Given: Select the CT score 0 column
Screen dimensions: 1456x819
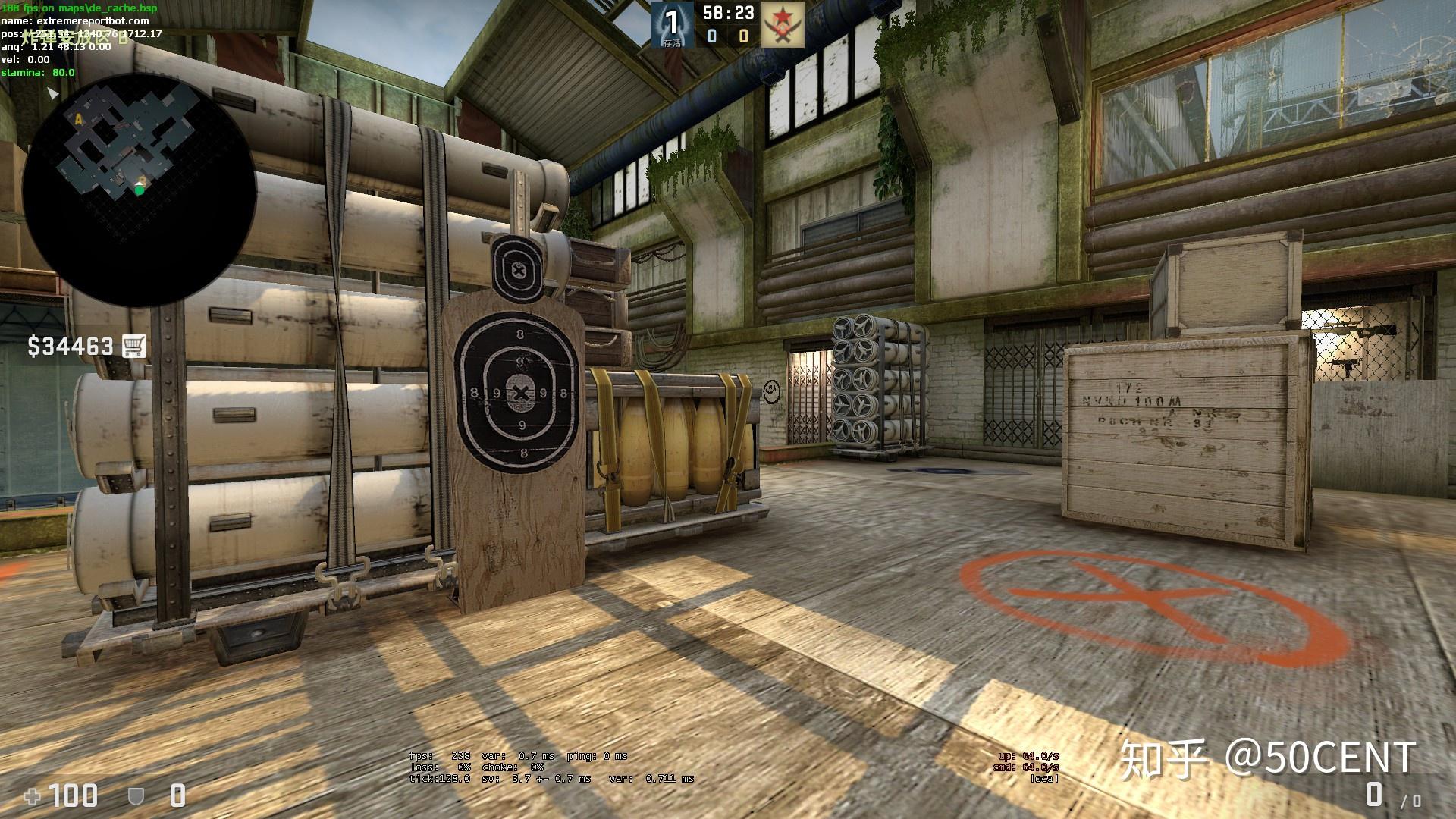Looking at the screenshot, I should pos(711,36).
